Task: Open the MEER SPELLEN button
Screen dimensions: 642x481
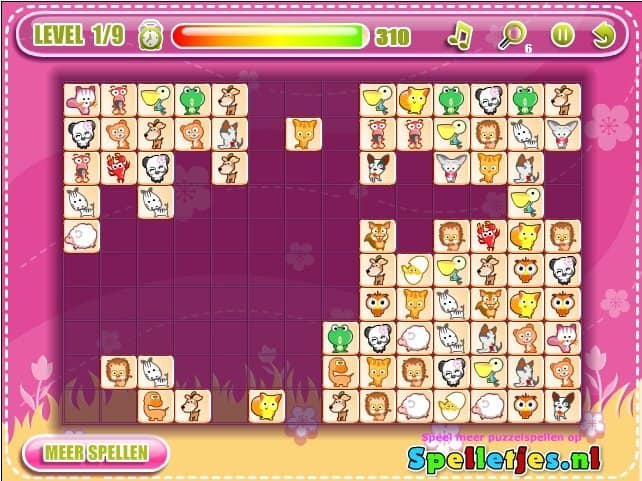Action: coord(96,452)
